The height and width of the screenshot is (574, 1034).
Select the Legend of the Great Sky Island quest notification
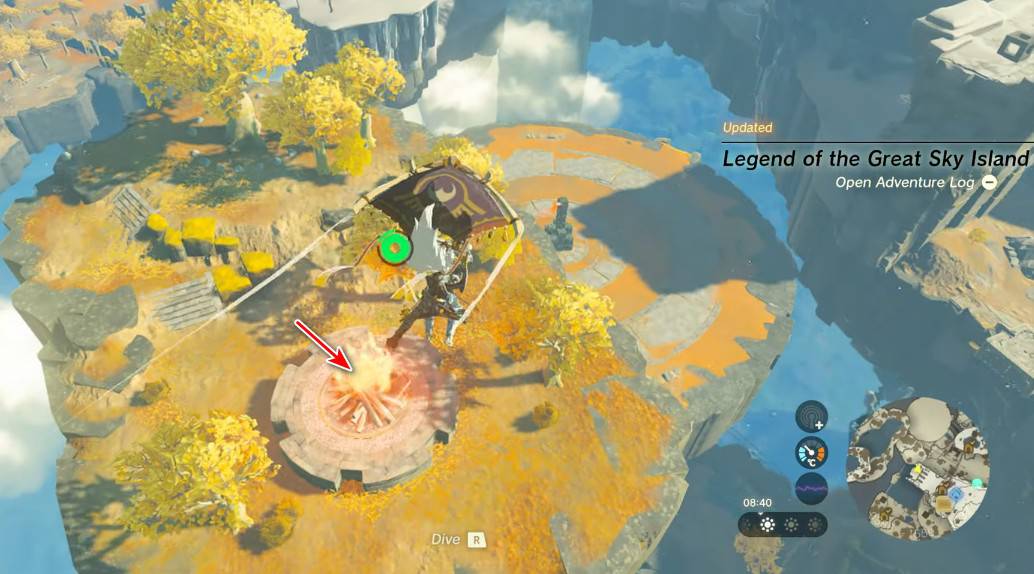tap(875, 159)
